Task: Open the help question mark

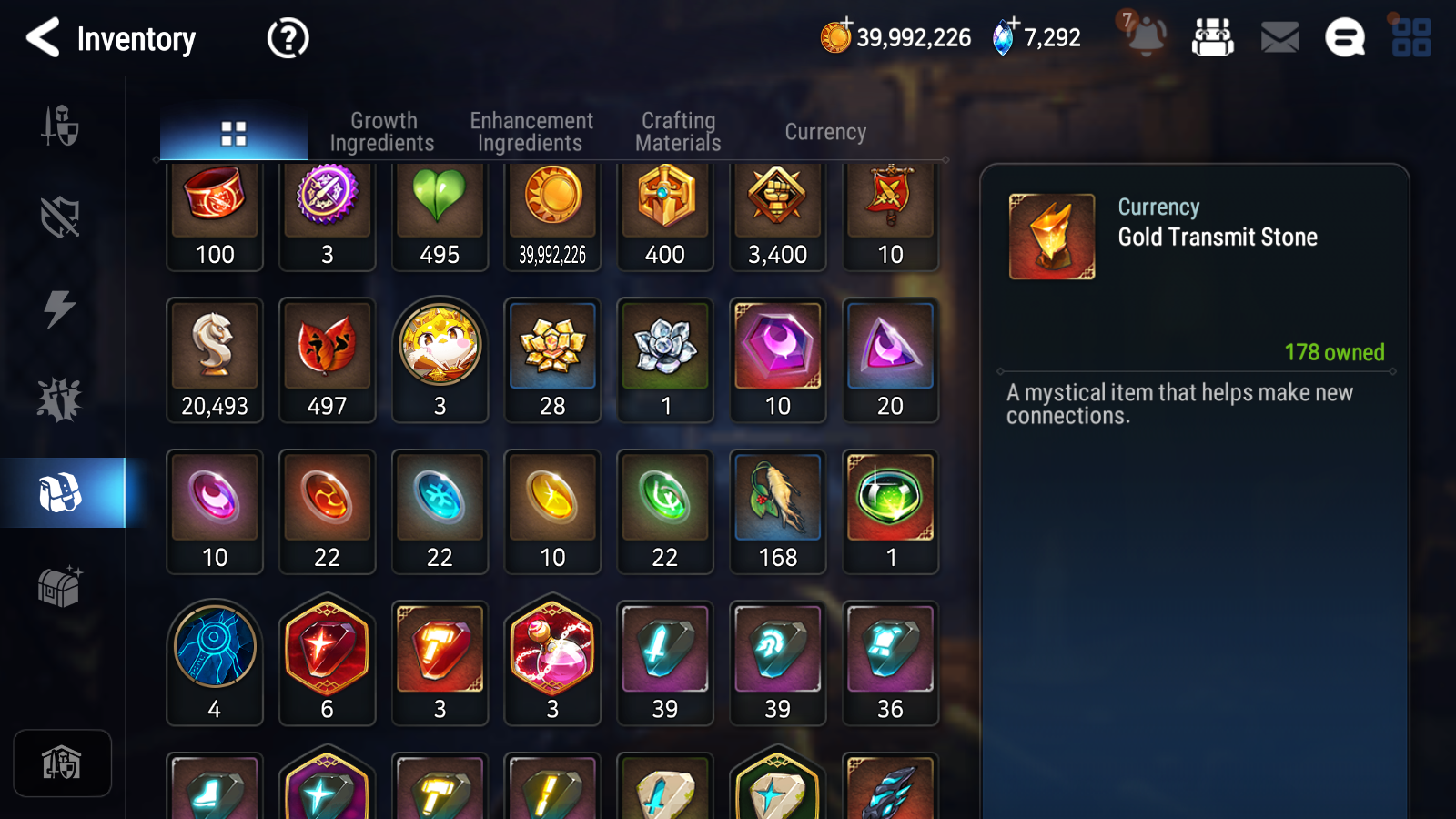Action: tap(288, 39)
